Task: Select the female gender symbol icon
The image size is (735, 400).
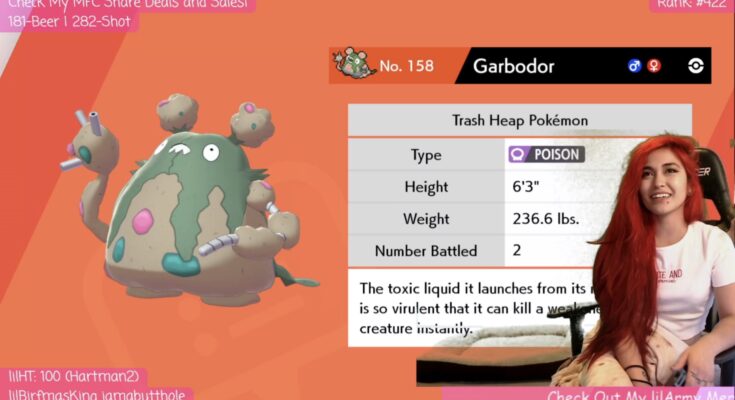Action: click(654, 66)
